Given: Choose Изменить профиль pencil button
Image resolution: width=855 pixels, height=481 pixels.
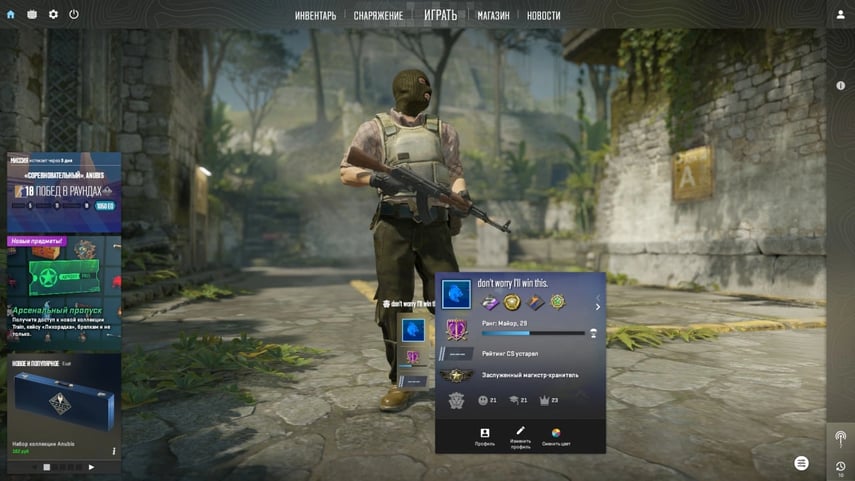Looking at the screenshot, I should click(x=520, y=436).
